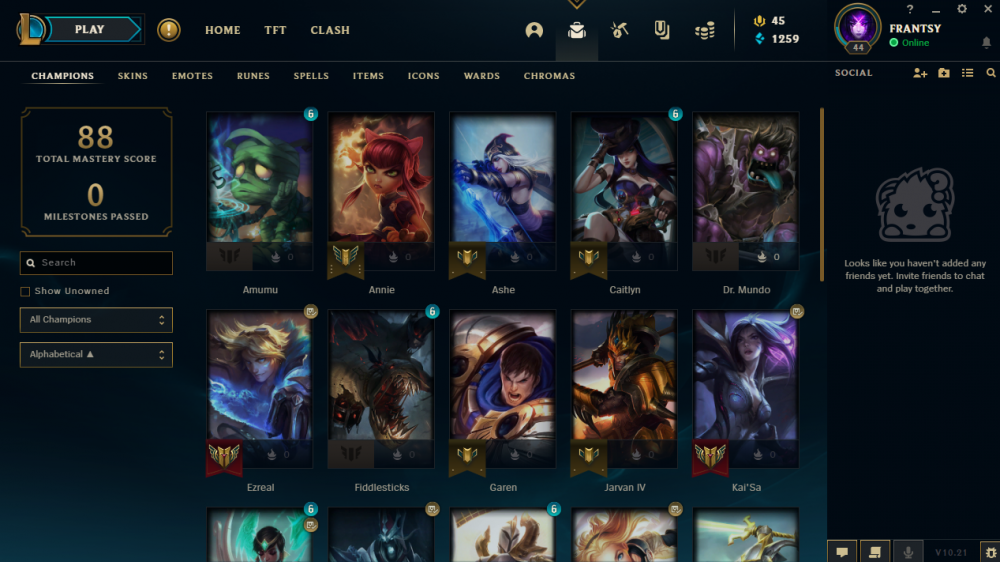Show the RUNES tab
The width and height of the screenshot is (1000, 562).
253,76
